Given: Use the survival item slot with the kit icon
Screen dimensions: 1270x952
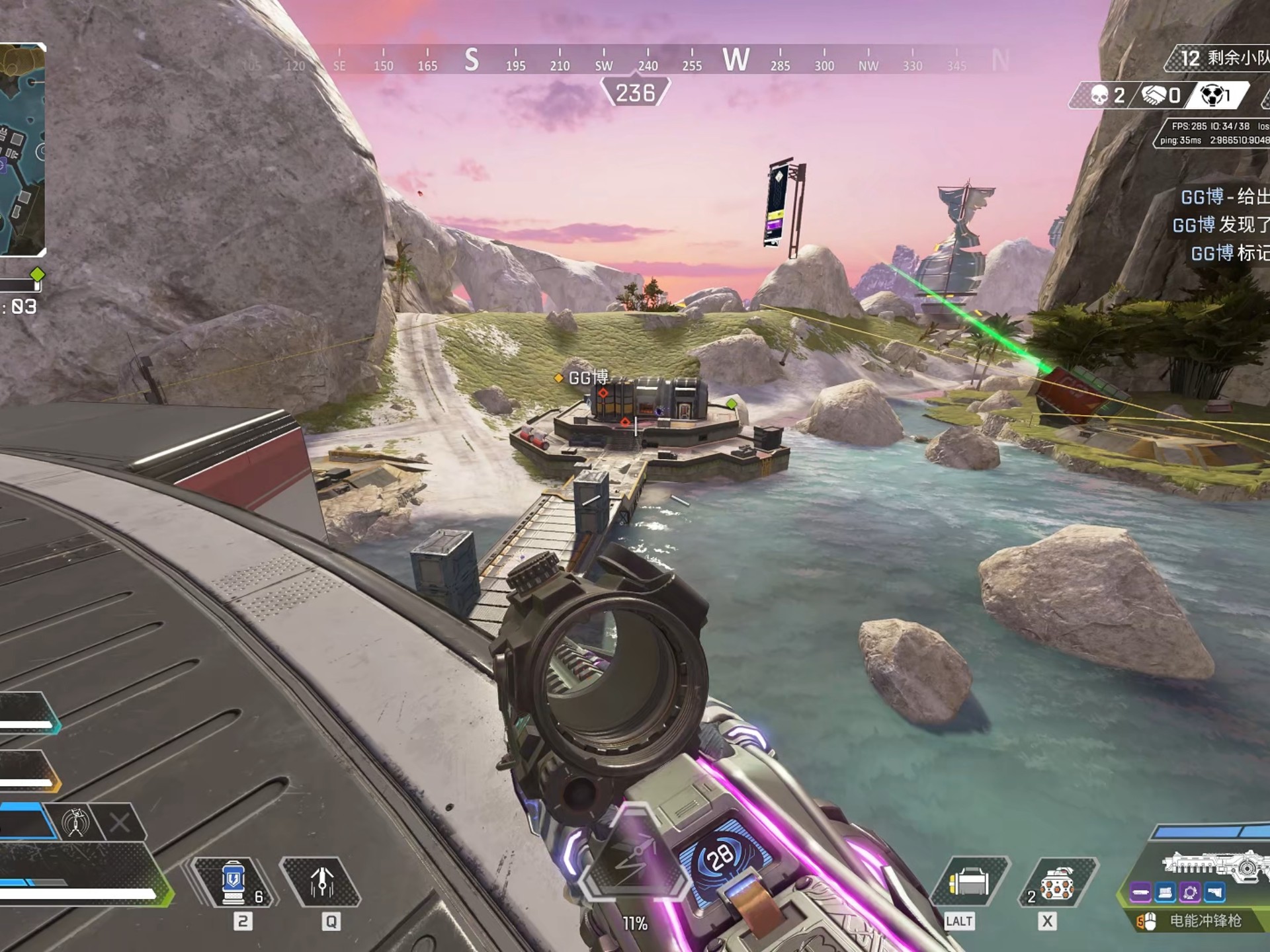Looking at the screenshot, I should [969, 882].
